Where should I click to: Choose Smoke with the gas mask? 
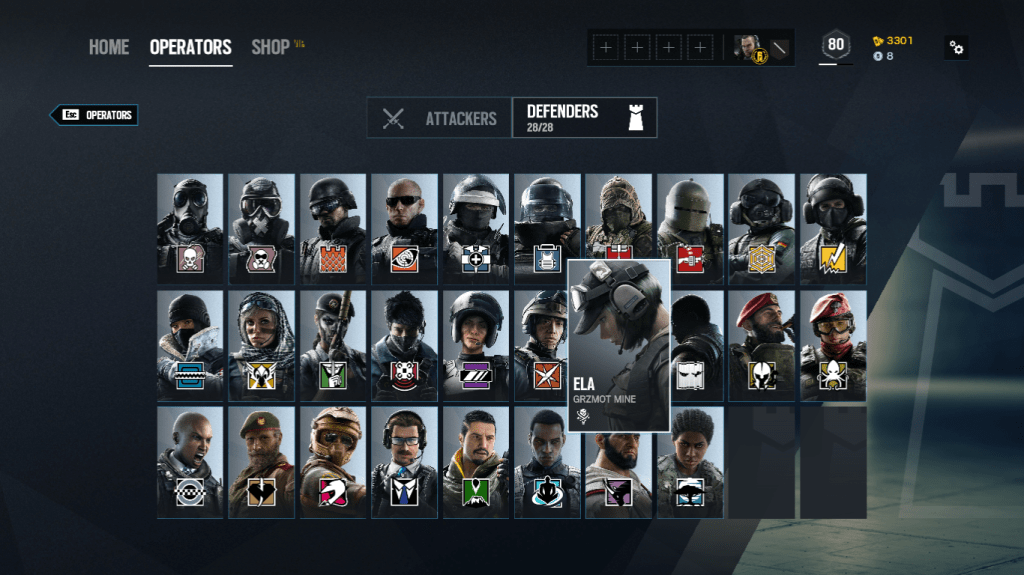click(x=190, y=229)
